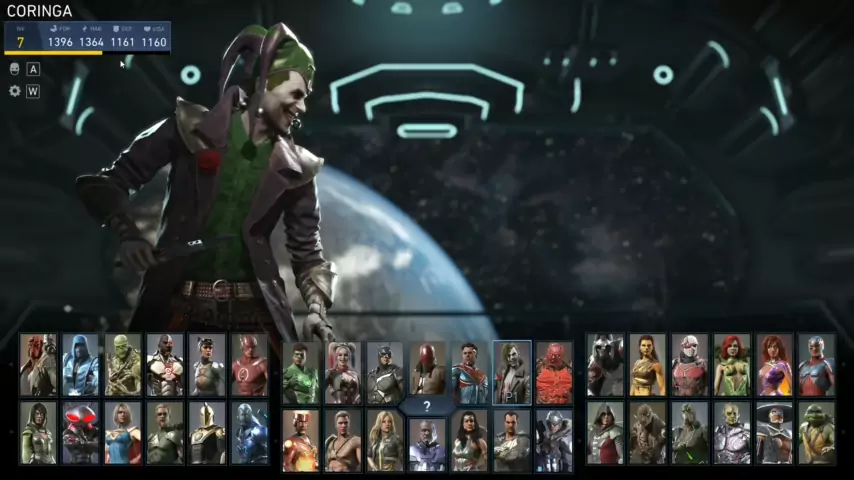Pick Supergirl from the roster

click(x=123, y=433)
